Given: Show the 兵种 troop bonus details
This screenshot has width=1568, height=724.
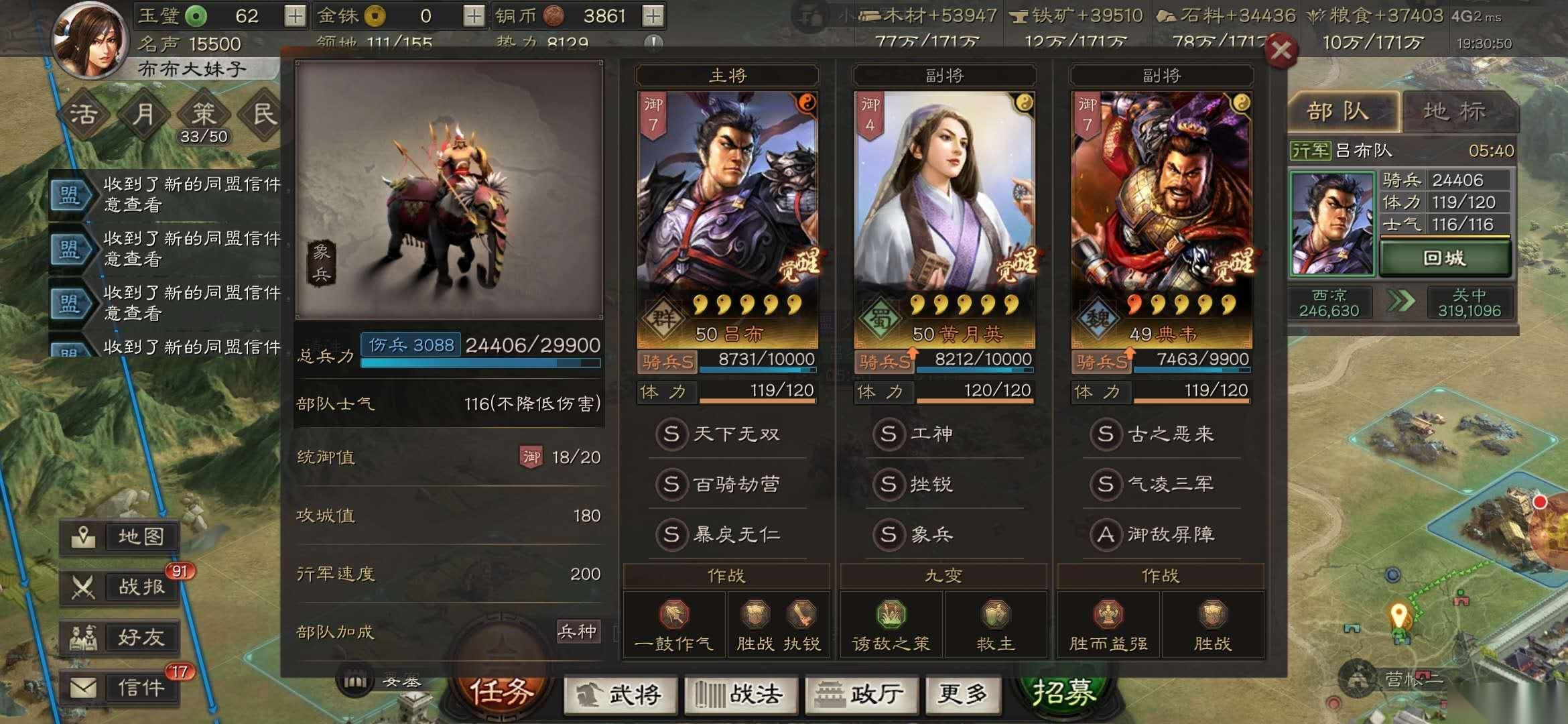Looking at the screenshot, I should click(578, 631).
